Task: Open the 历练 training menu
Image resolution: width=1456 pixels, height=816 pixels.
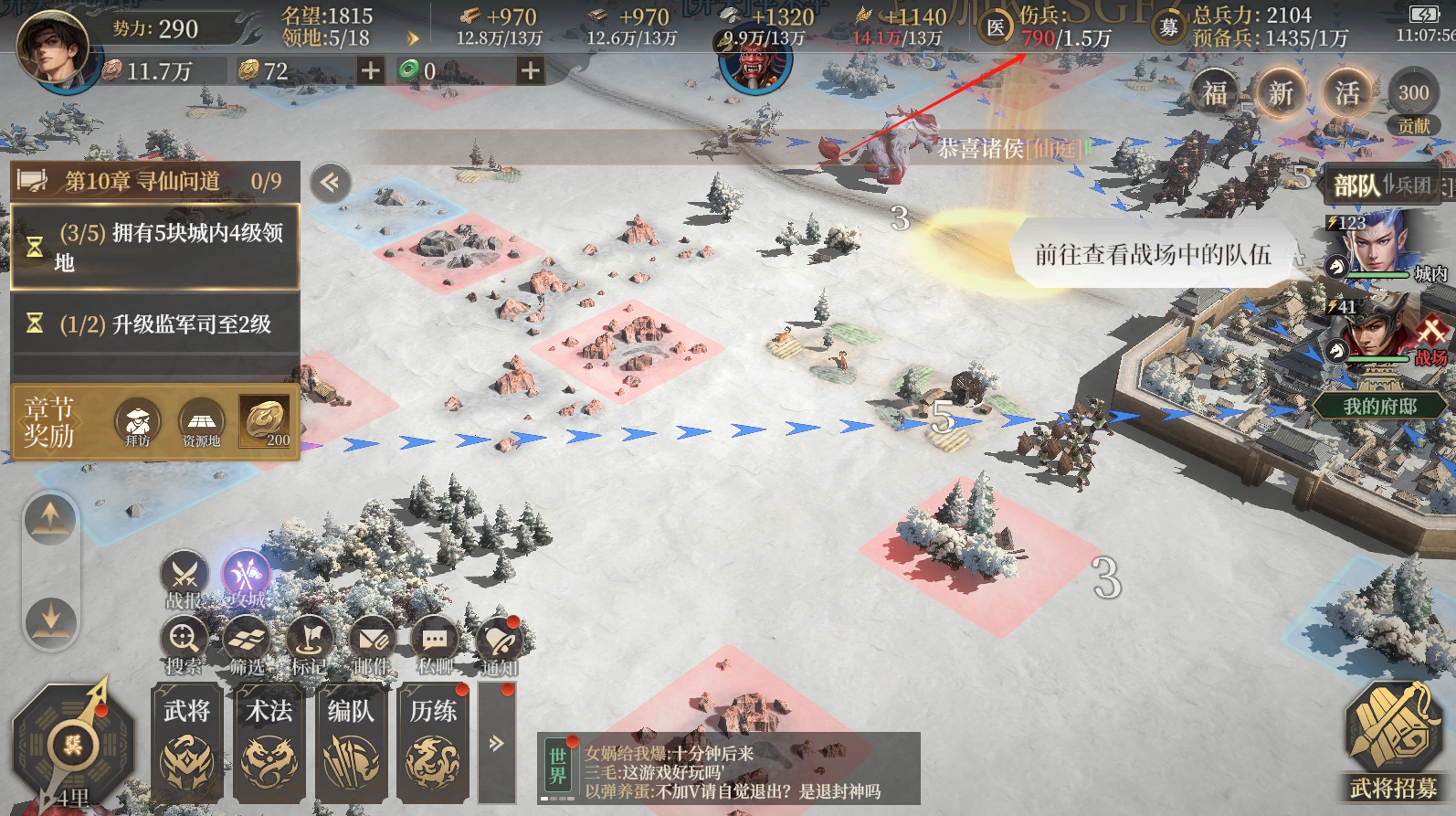Action: [433, 742]
